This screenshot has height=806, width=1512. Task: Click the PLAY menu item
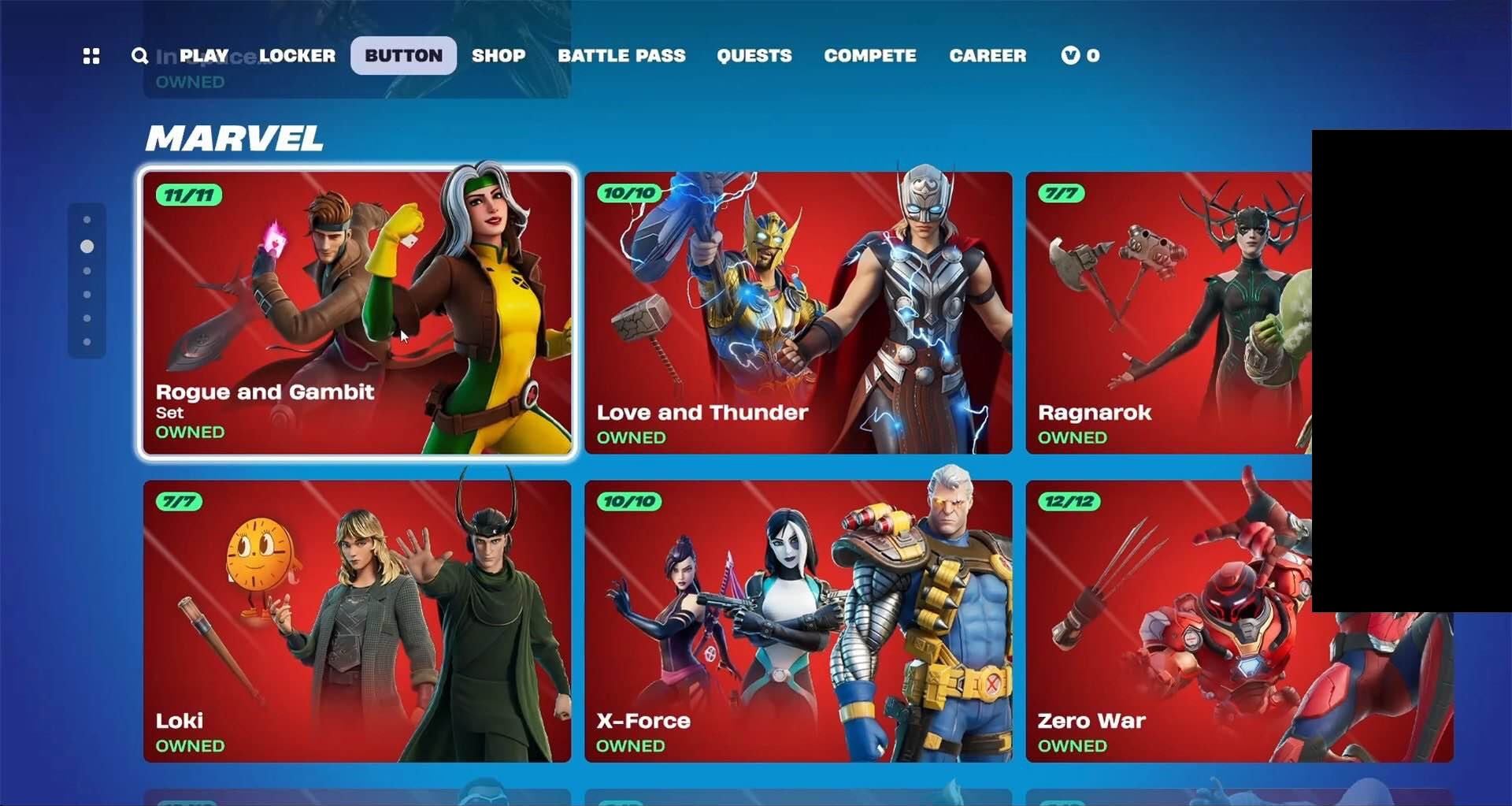206,56
